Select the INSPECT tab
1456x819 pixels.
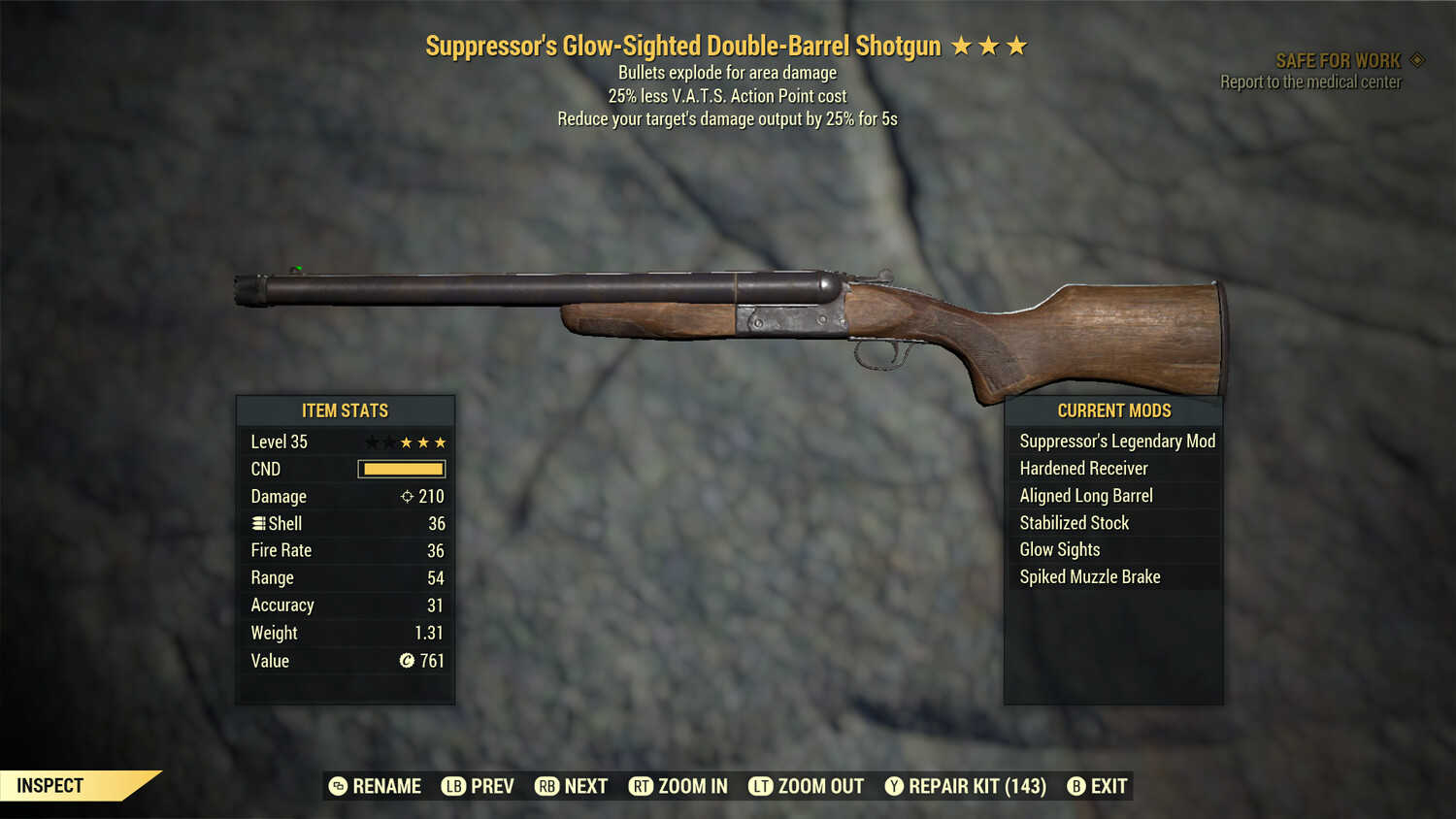(50, 786)
